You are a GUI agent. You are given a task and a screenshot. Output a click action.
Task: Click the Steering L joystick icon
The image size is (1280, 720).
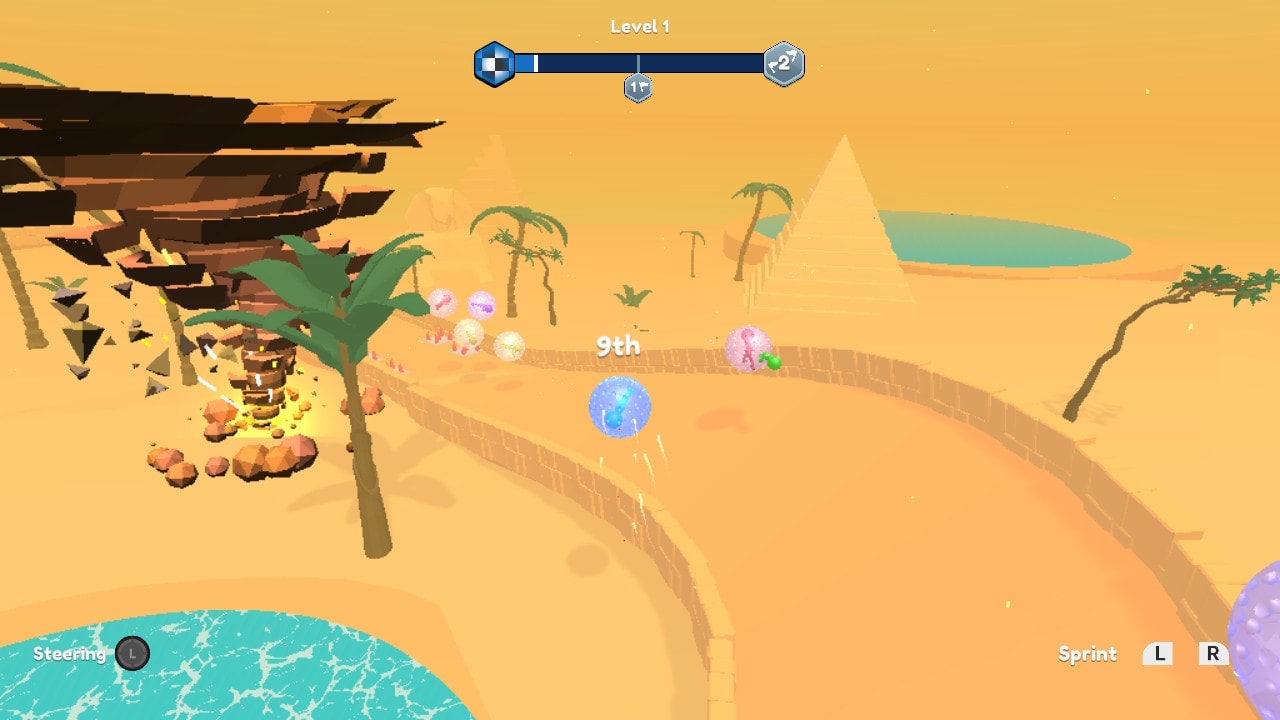click(133, 654)
